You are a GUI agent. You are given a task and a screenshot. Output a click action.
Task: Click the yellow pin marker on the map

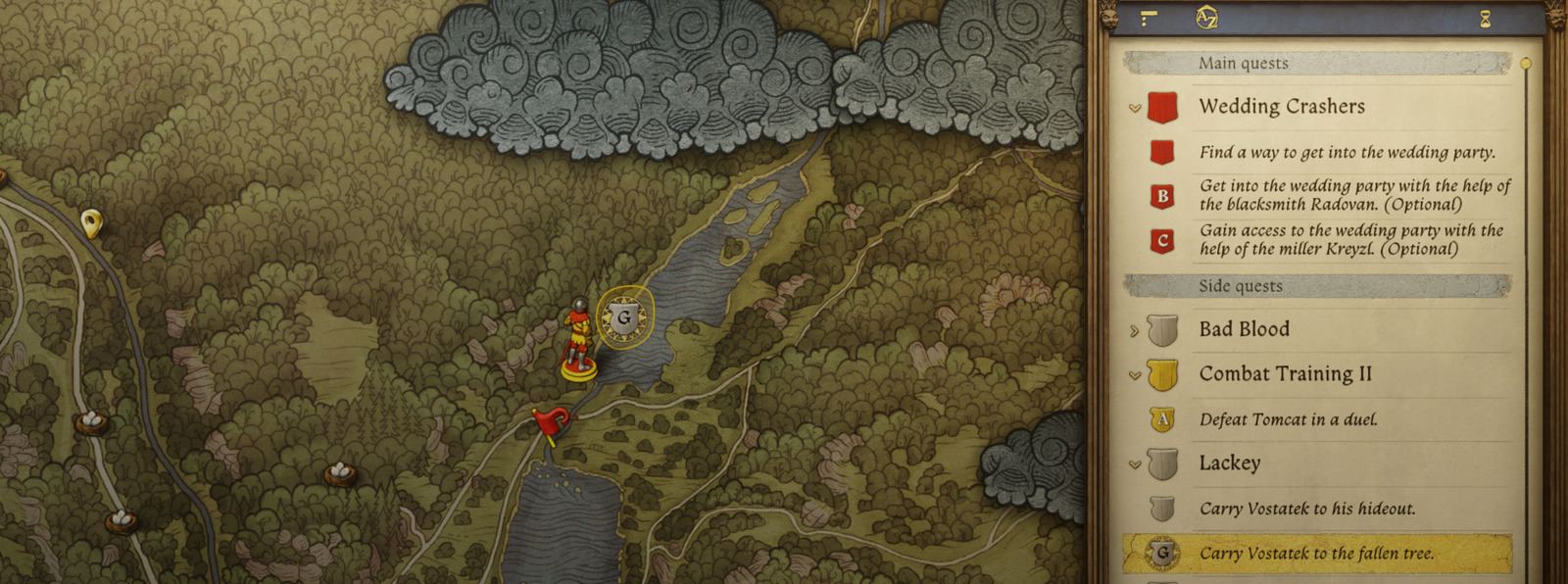pos(91,223)
